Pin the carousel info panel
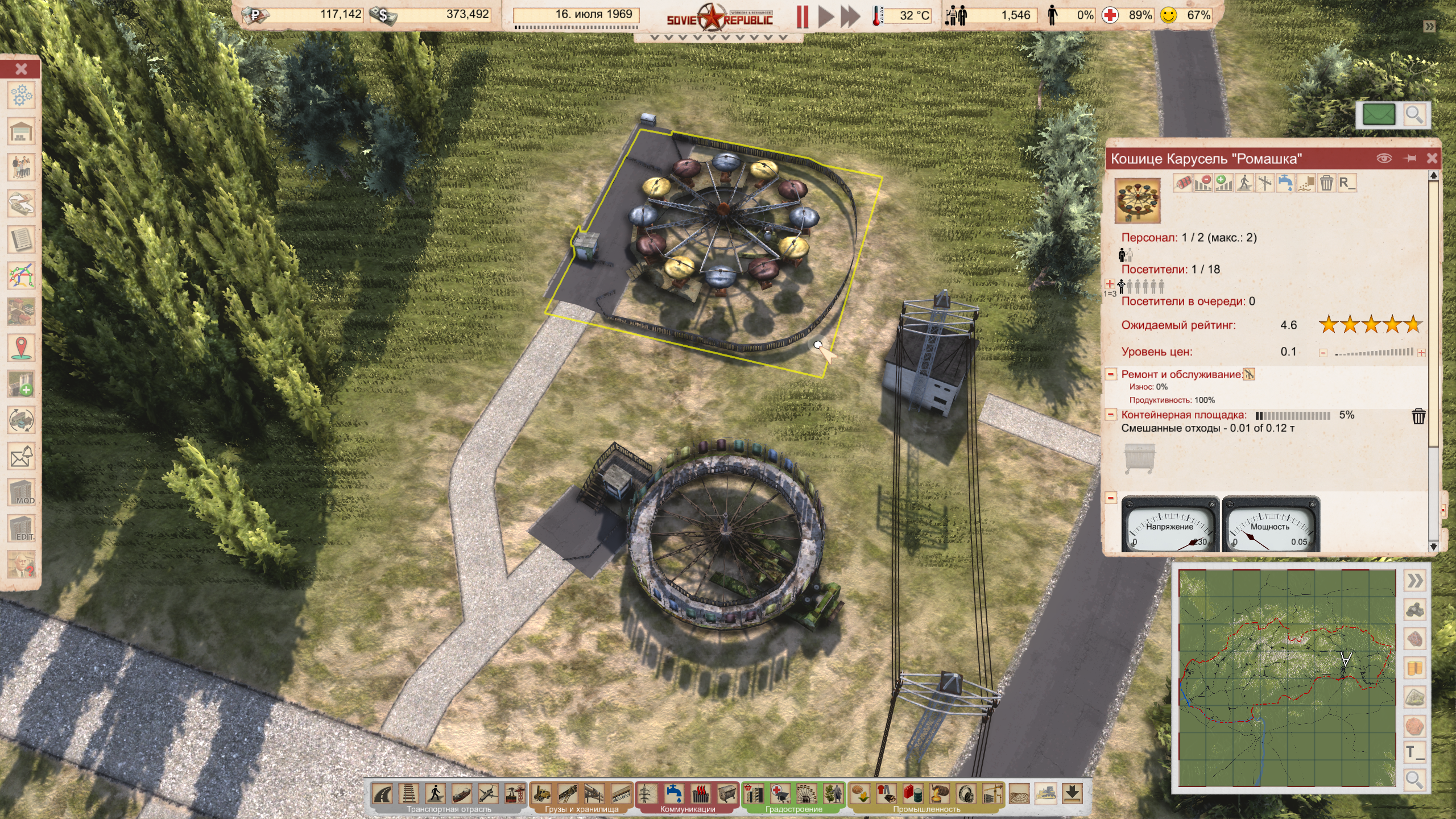Screen dimensions: 1456x819 pyautogui.click(x=1410, y=159)
